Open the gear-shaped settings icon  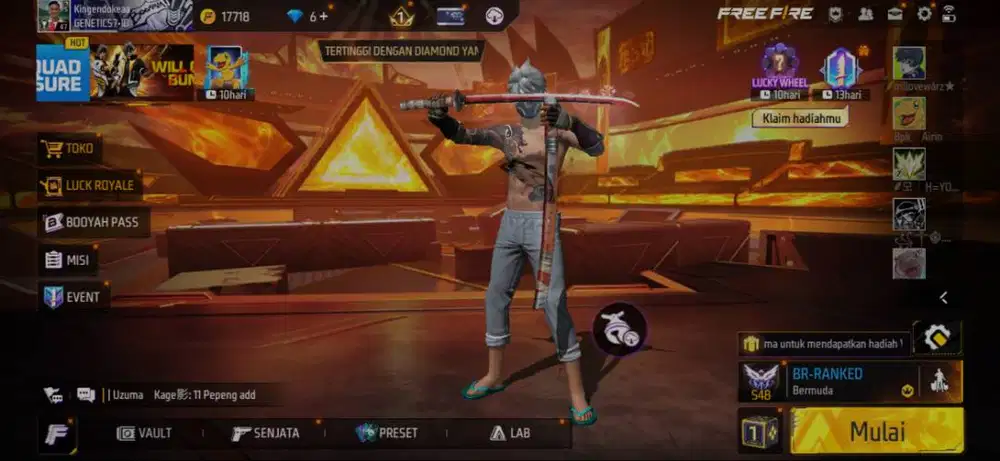point(924,14)
